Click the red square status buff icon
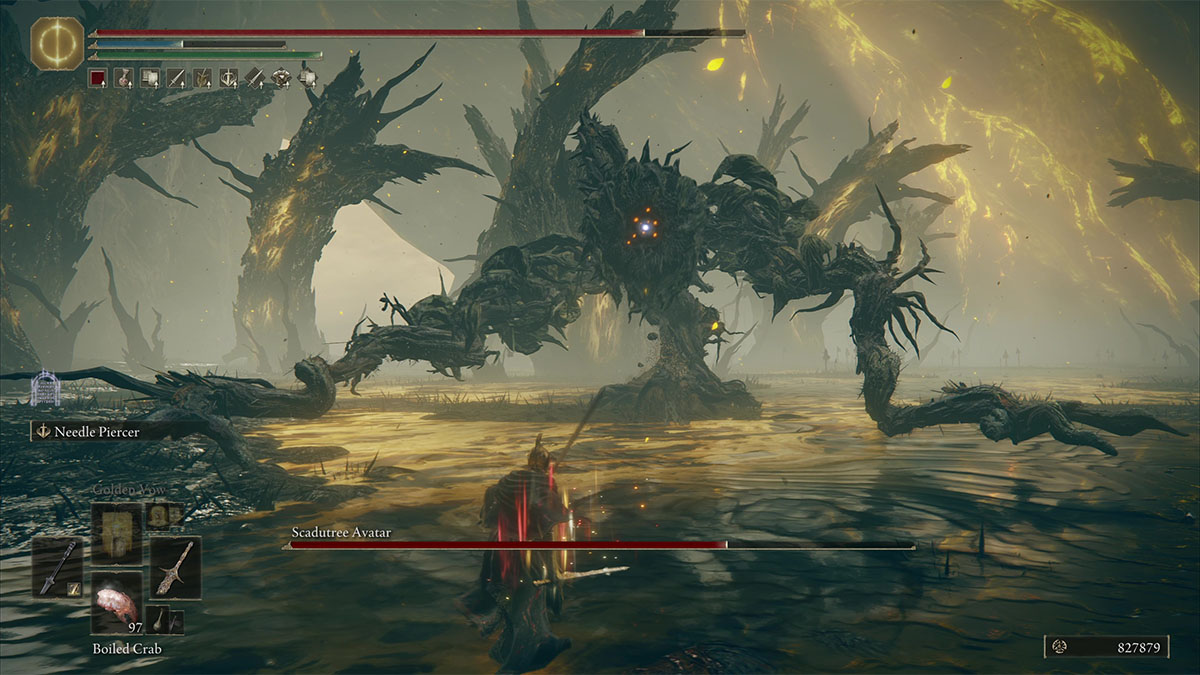This screenshot has height=675, width=1200. (x=97, y=77)
